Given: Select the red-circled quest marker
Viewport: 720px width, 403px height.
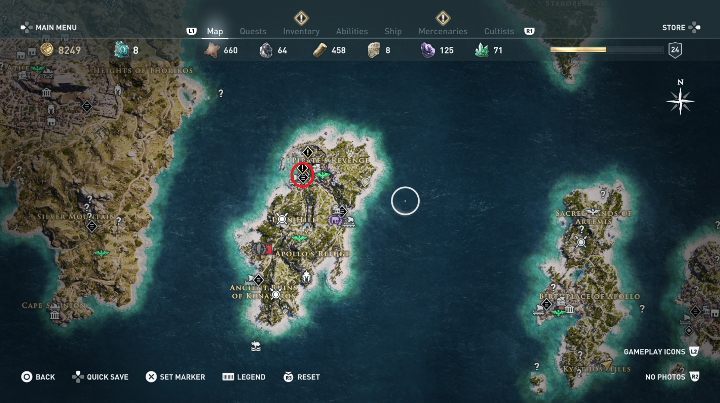Looking at the screenshot, I should pyautogui.click(x=303, y=176).
